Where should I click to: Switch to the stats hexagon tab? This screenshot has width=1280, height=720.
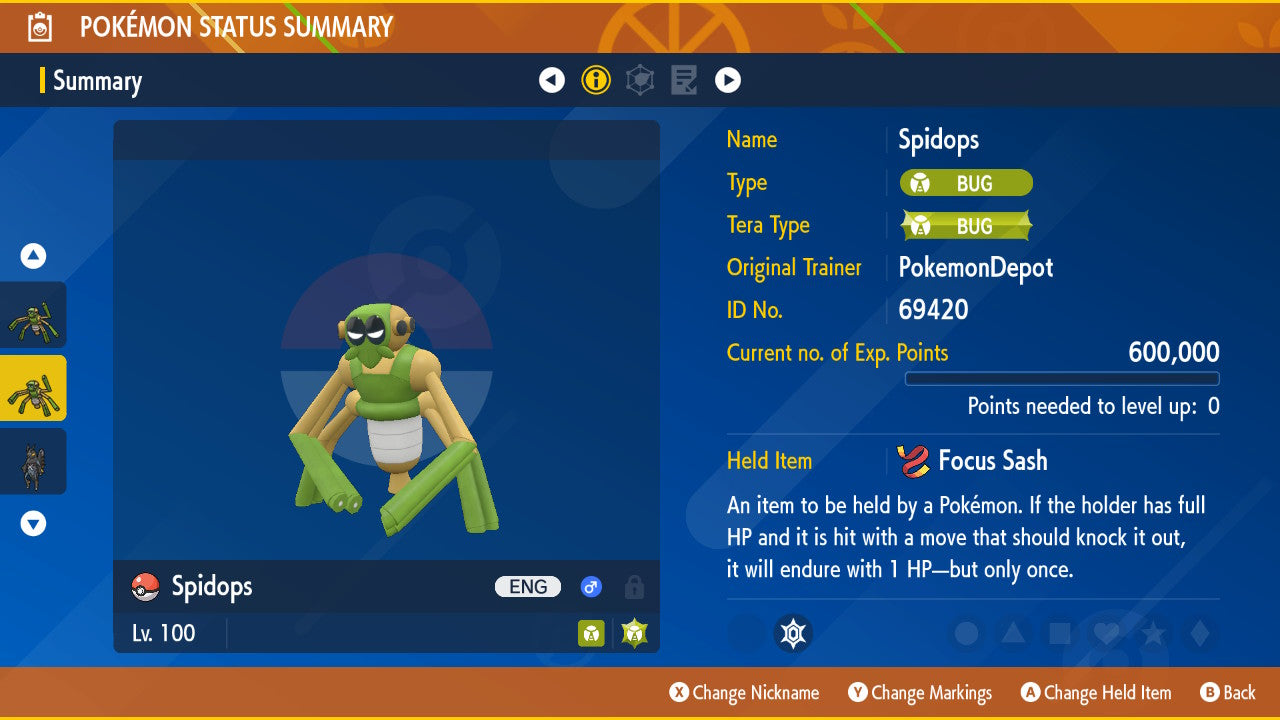[x=640, y=80]
